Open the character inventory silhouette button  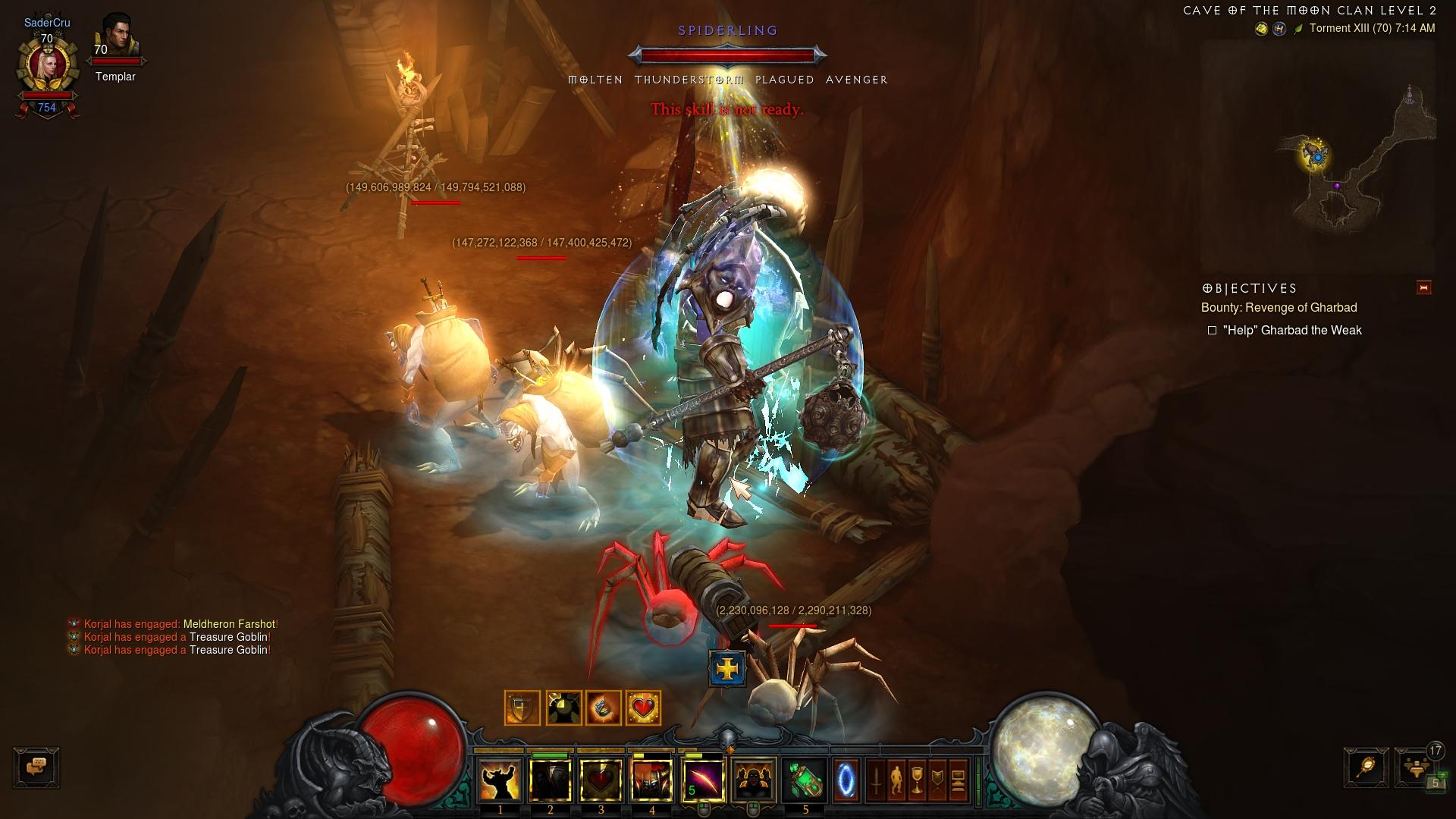896,780
